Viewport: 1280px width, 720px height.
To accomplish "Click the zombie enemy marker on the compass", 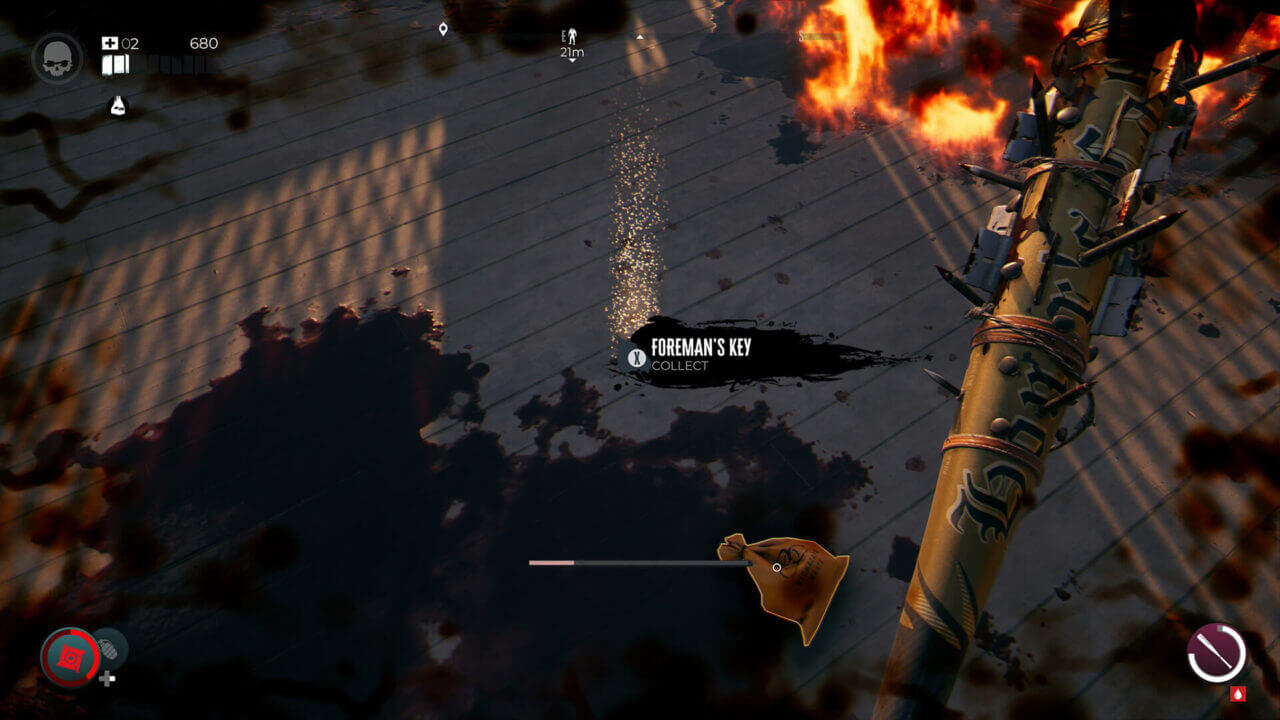I will click(x=572, y=36).
